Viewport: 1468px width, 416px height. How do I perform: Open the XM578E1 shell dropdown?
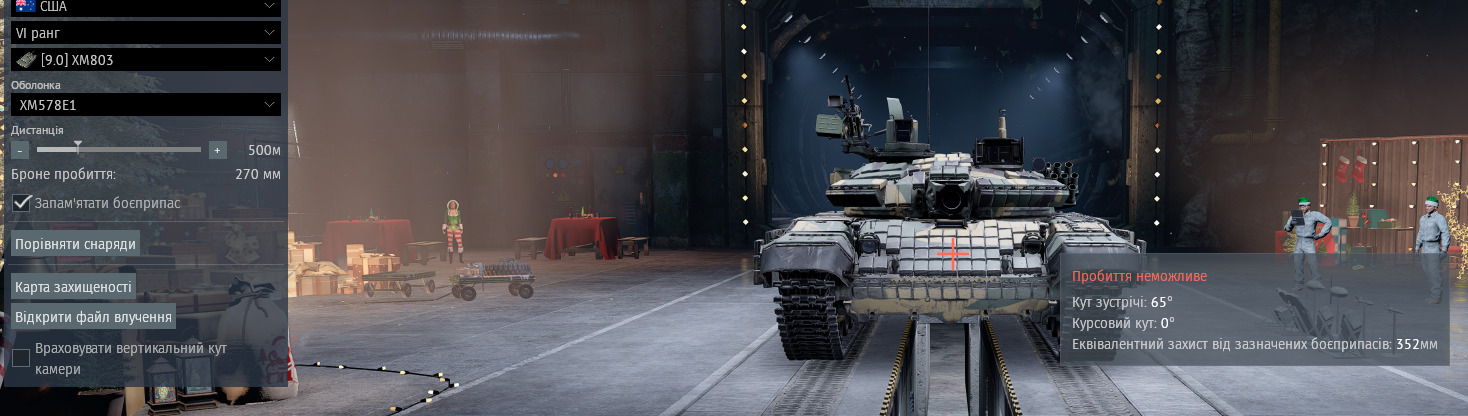point(145,104)
